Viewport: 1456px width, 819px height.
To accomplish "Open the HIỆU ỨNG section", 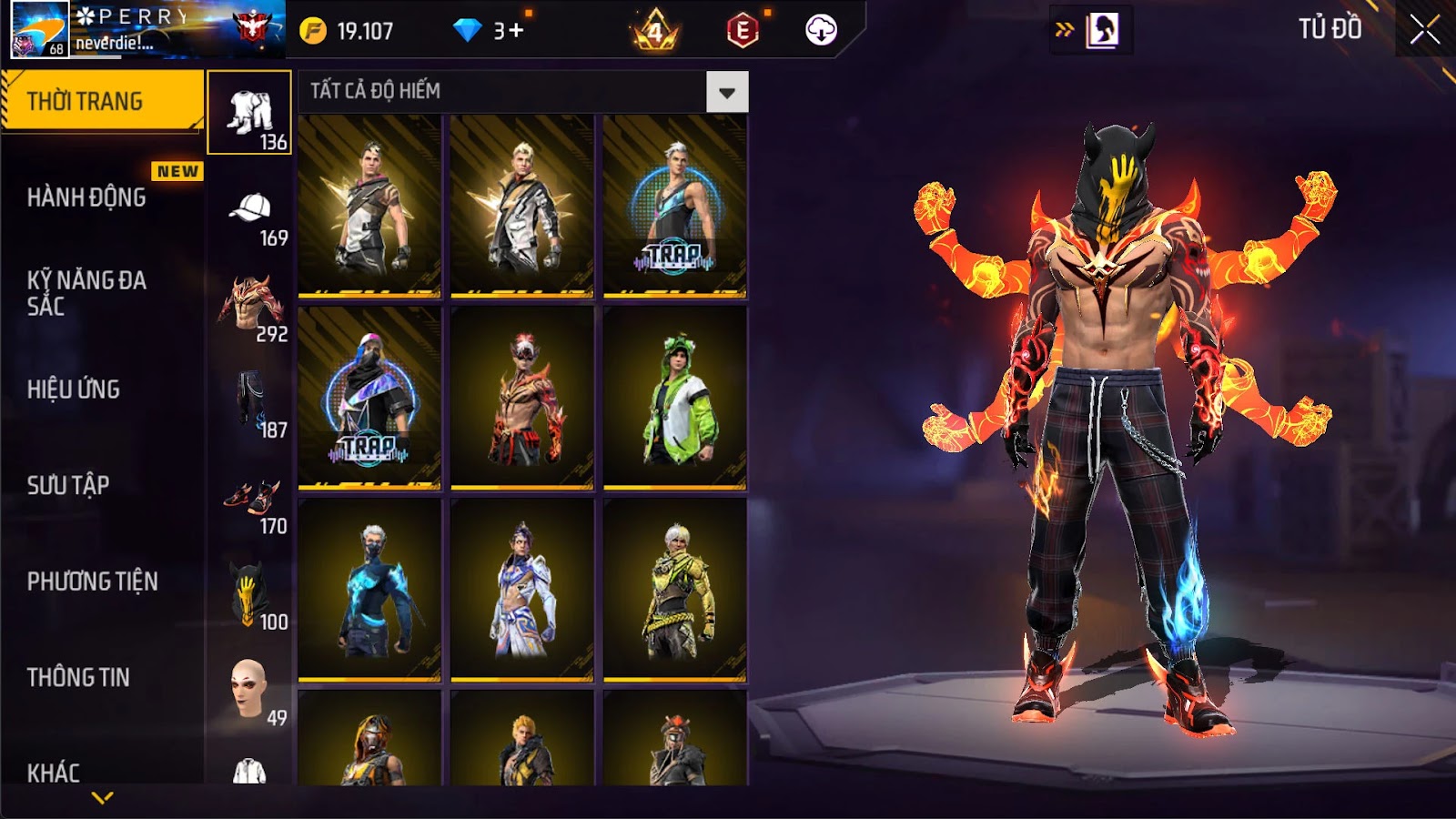I will pyautogui.click(x=74, y=389).
